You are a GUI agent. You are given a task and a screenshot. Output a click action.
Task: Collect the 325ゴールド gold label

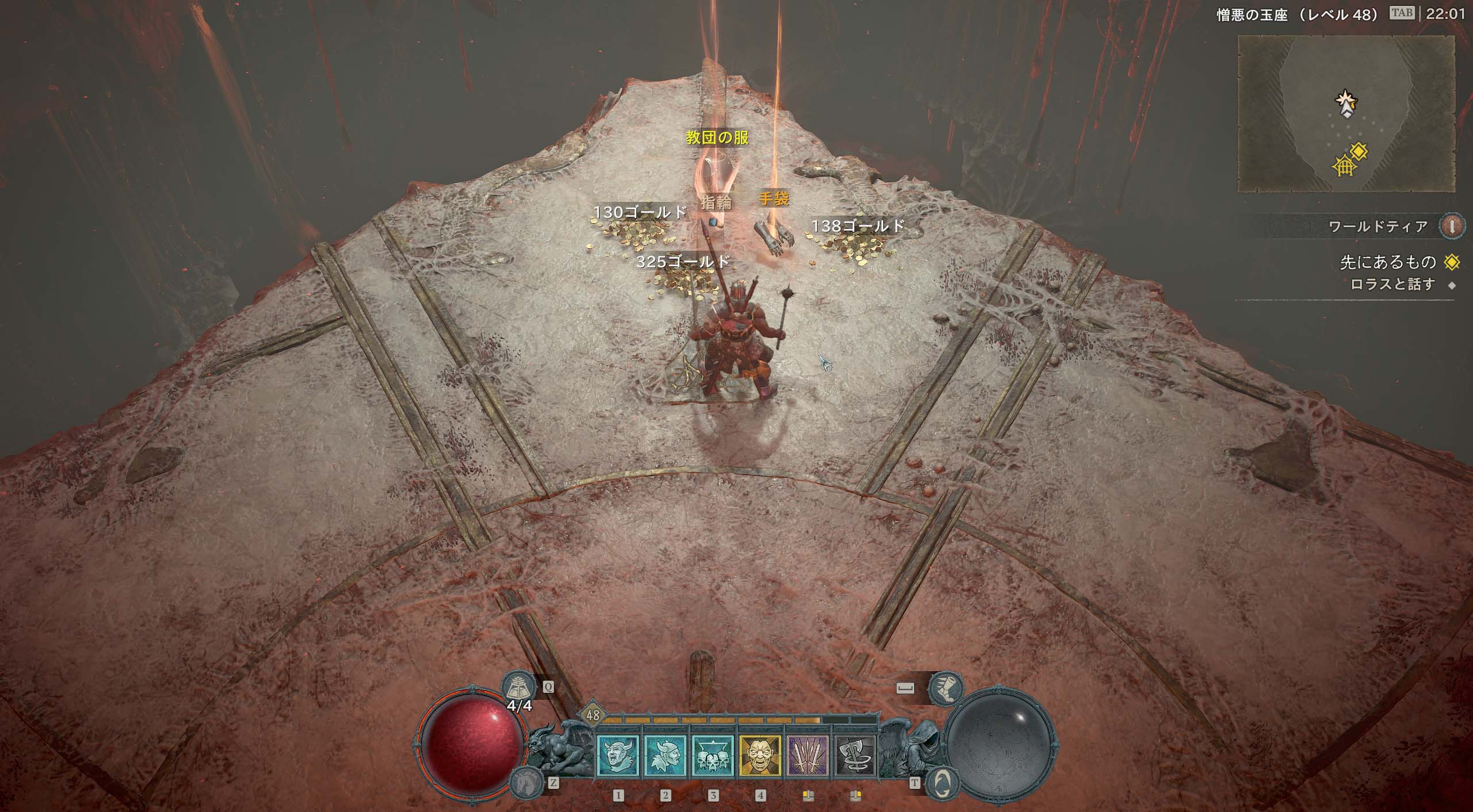683,262
